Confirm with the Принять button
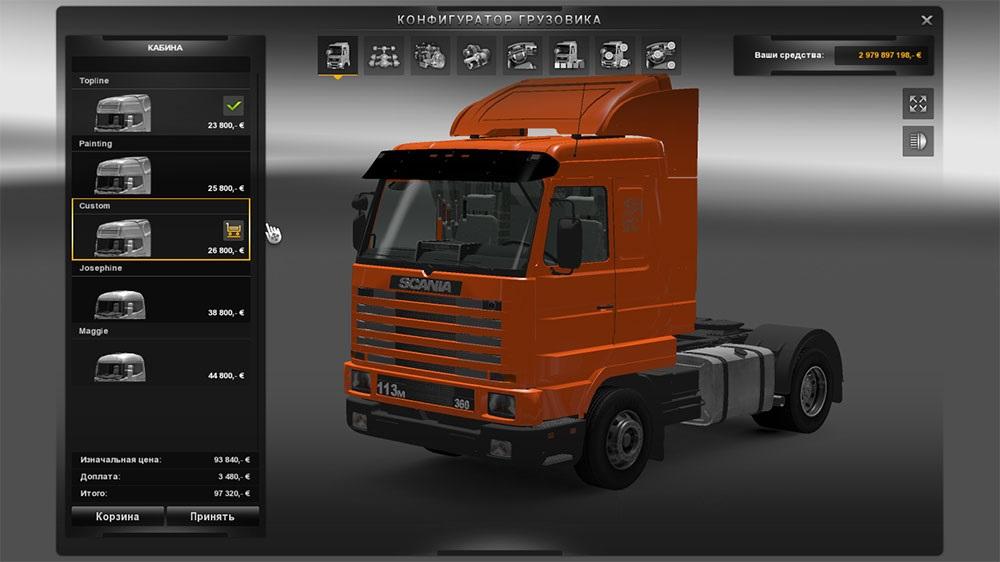 click(212, 517)
